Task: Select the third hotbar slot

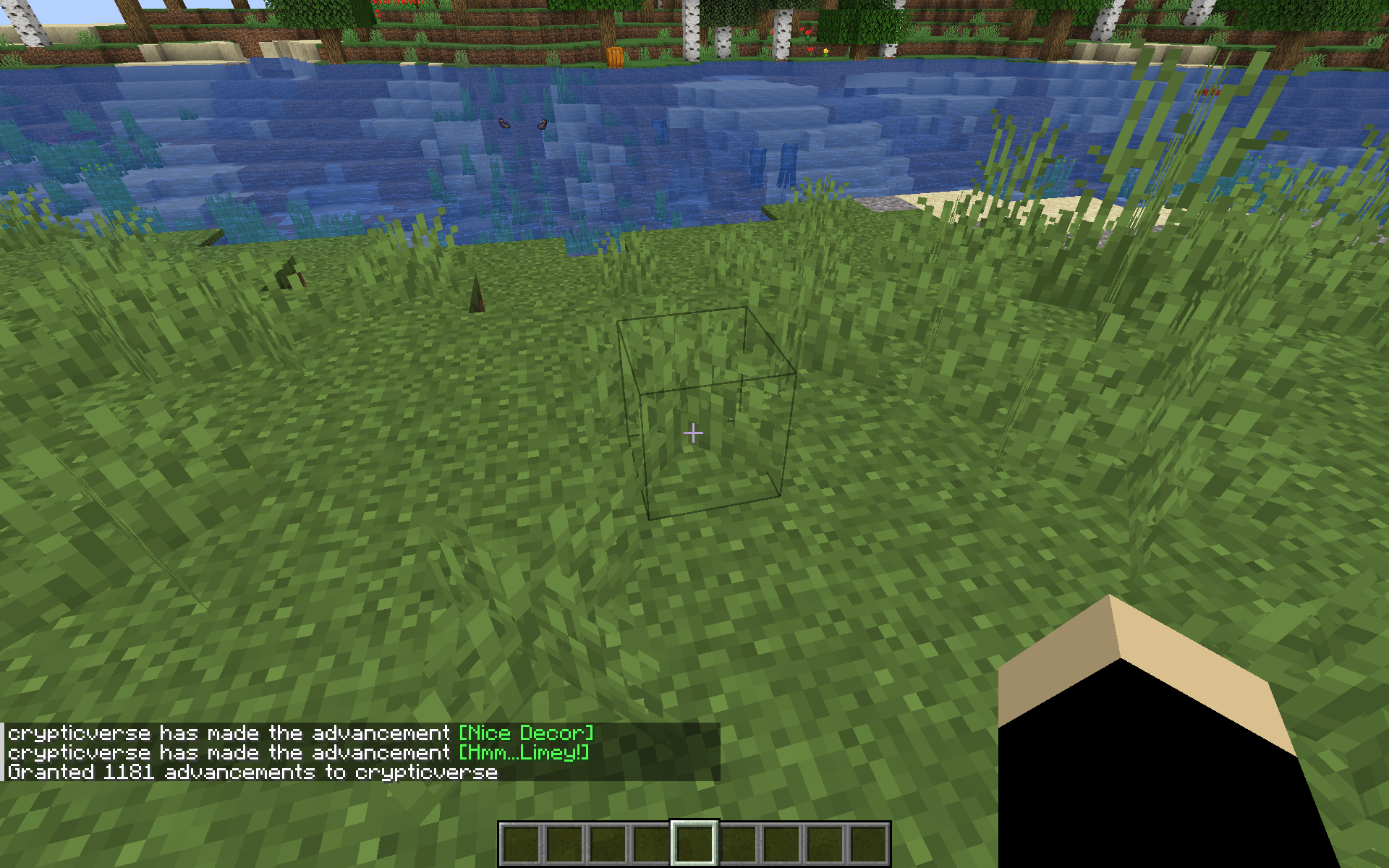Action: tap(608, 843)
